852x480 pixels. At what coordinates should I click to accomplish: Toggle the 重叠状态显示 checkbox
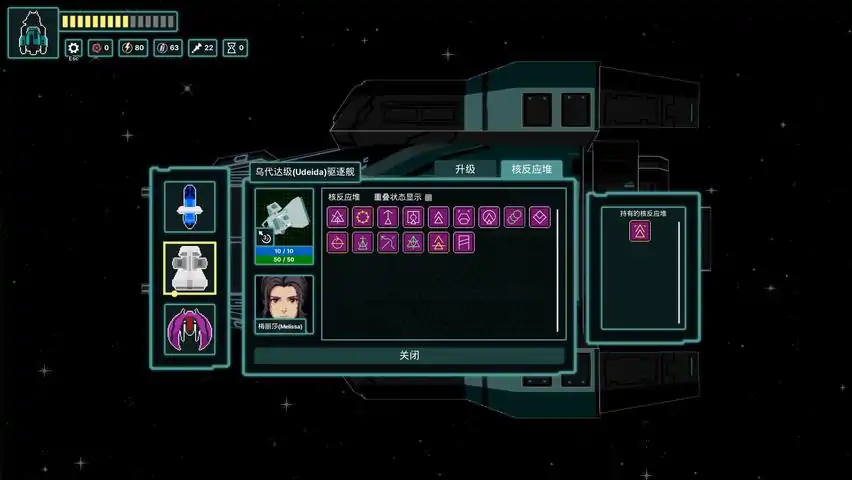[x=429, y=197]
